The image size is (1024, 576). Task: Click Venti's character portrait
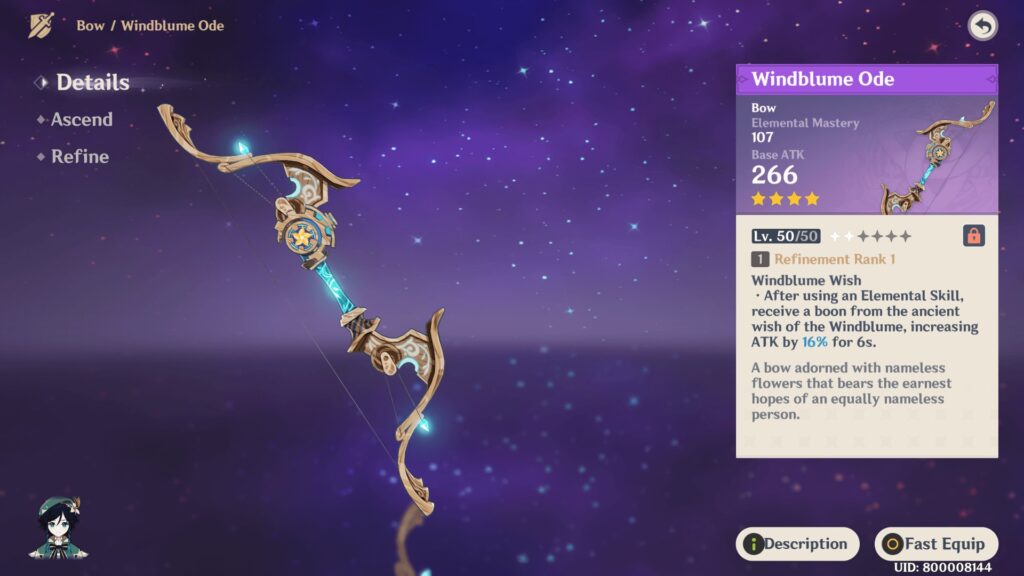point(59,528)
